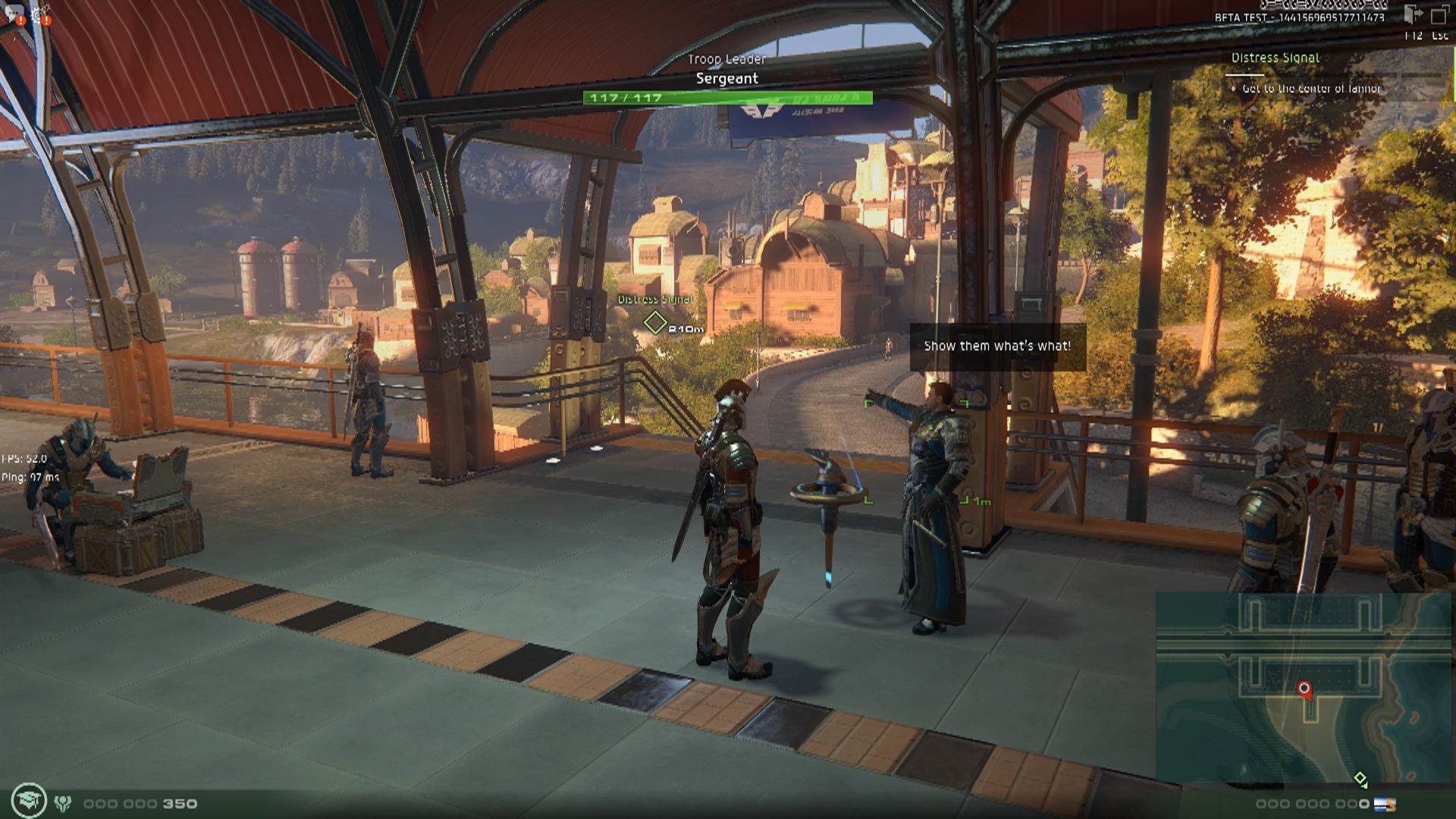Click the red location pin on minimap

pyautogui.click(x=1304, y=689)
